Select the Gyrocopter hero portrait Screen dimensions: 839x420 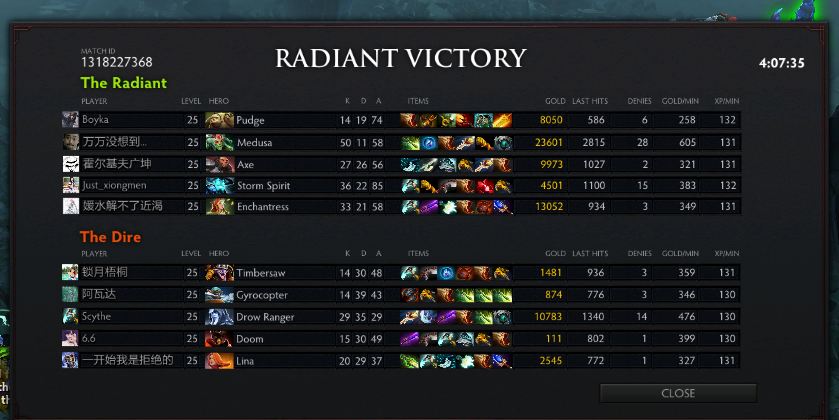pos(219,295)
